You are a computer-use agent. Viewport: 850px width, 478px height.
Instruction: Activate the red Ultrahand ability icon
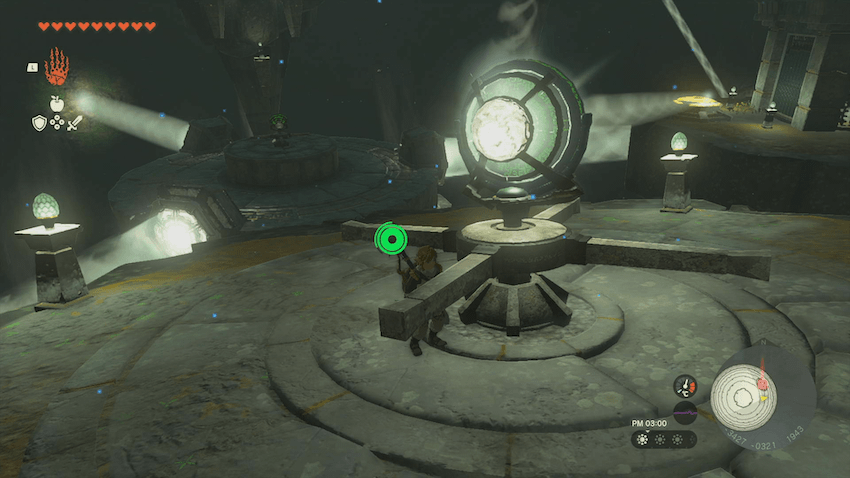tap(56, 66)
